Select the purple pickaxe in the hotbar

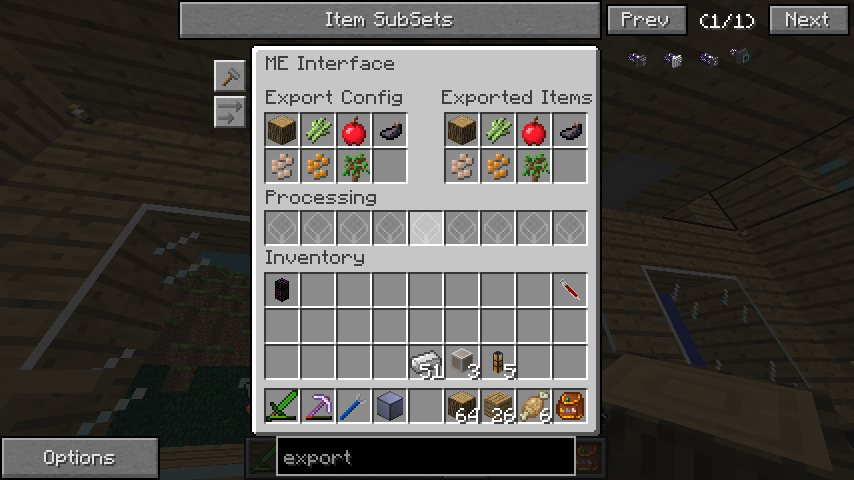318,406
